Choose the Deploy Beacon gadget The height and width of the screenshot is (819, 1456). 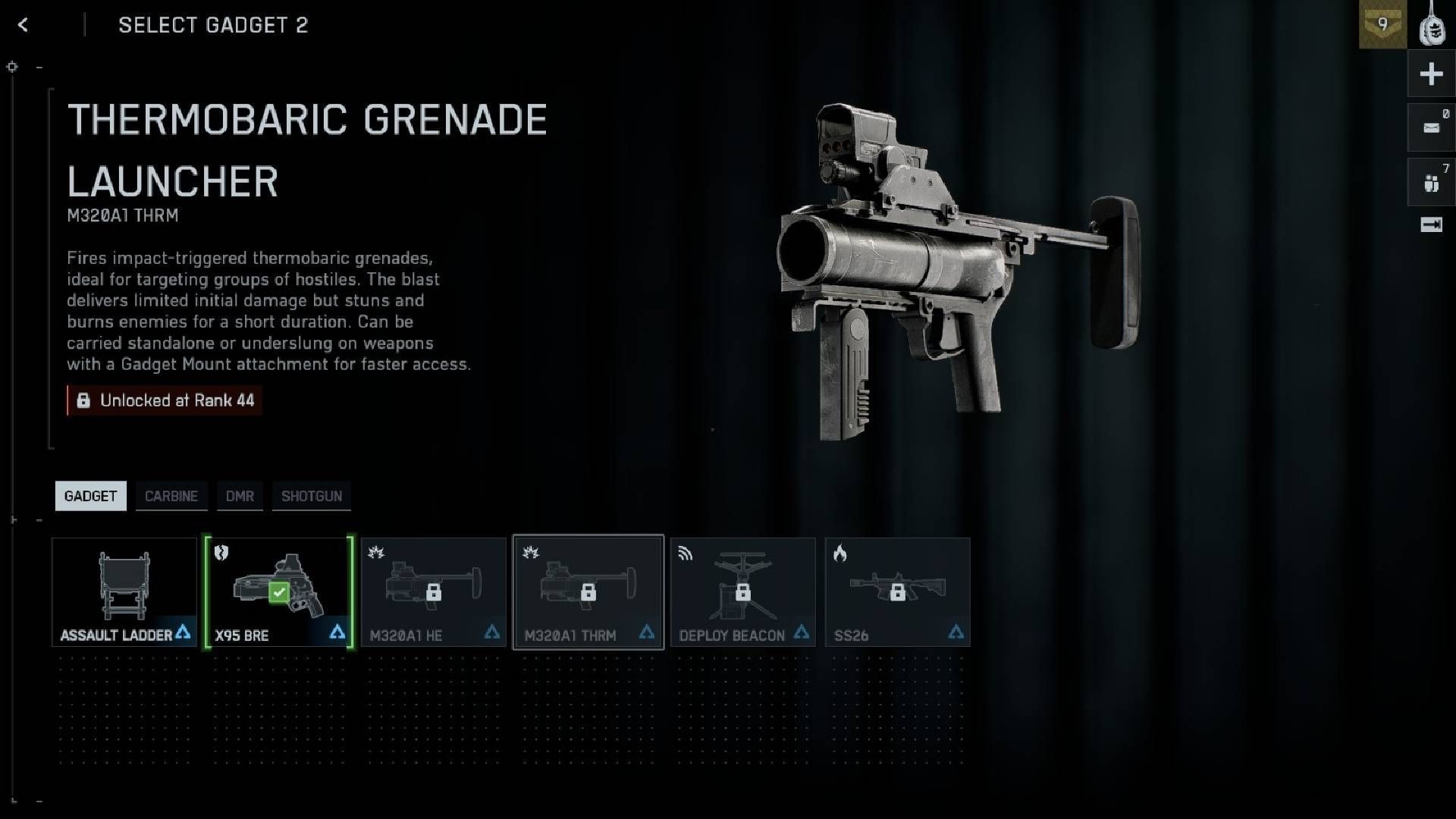pyautogui.click(x=743, y=592)
